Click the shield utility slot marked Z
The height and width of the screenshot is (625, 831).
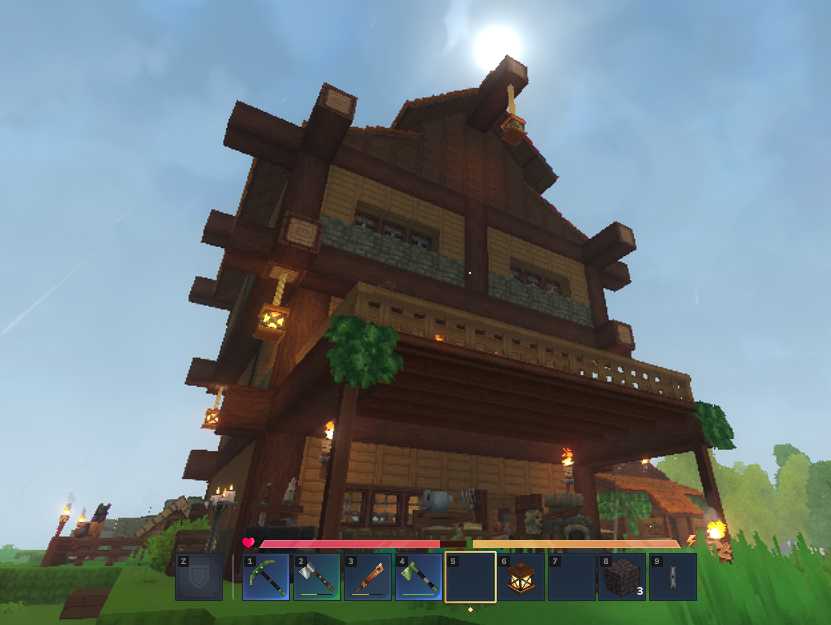(199, 578)
